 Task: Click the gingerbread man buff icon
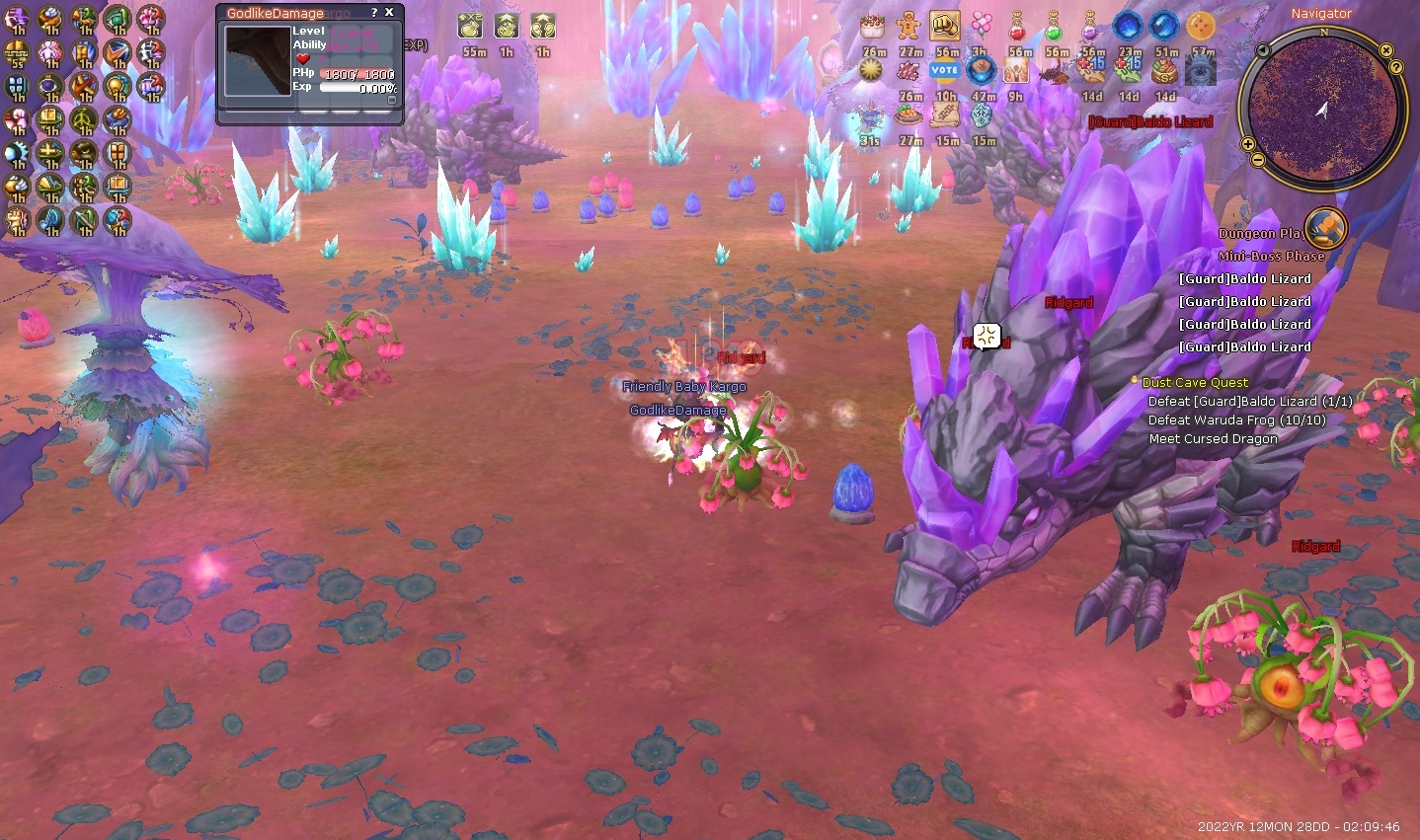908,26
